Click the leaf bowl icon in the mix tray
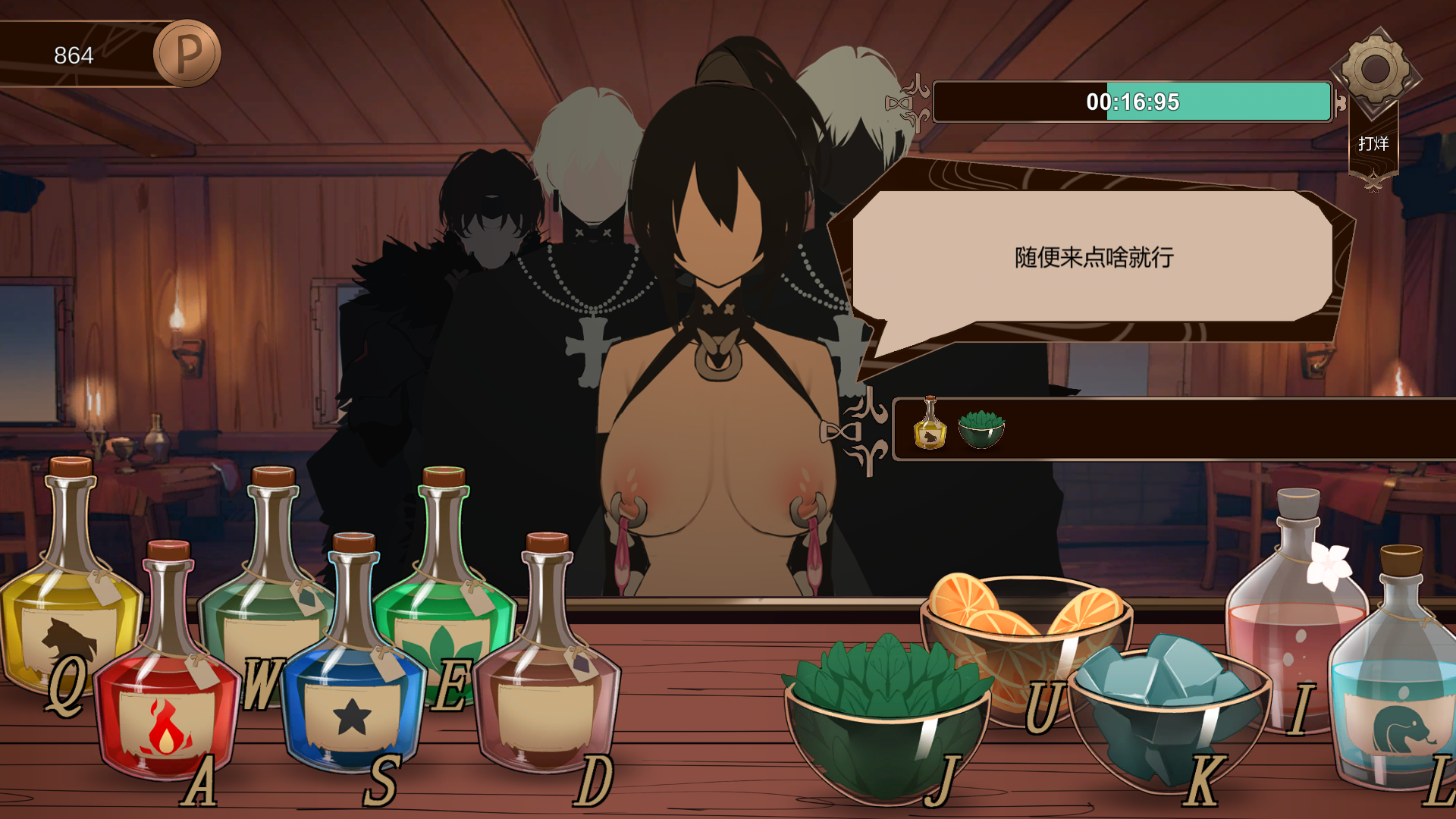This screenshot has width=1456, height=819. tap(981, 428)
